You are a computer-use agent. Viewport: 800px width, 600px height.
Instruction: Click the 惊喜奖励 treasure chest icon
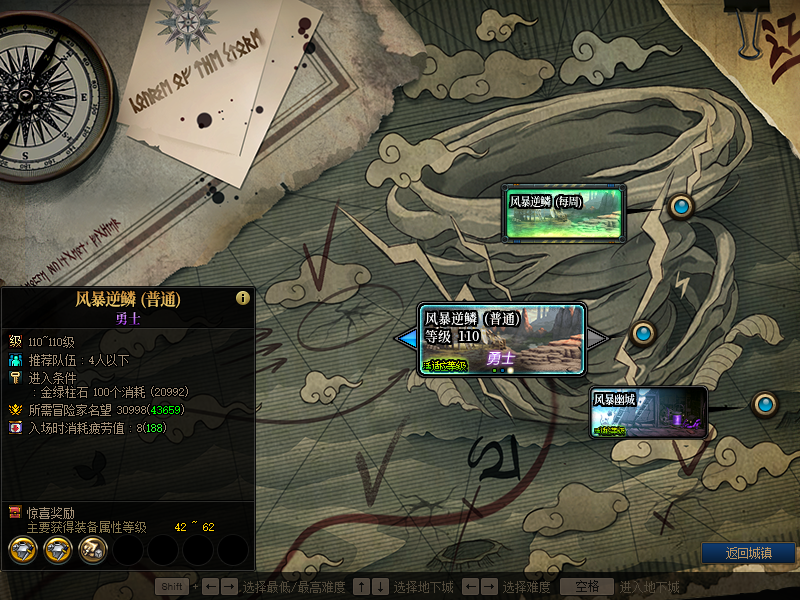click(15, 512)
